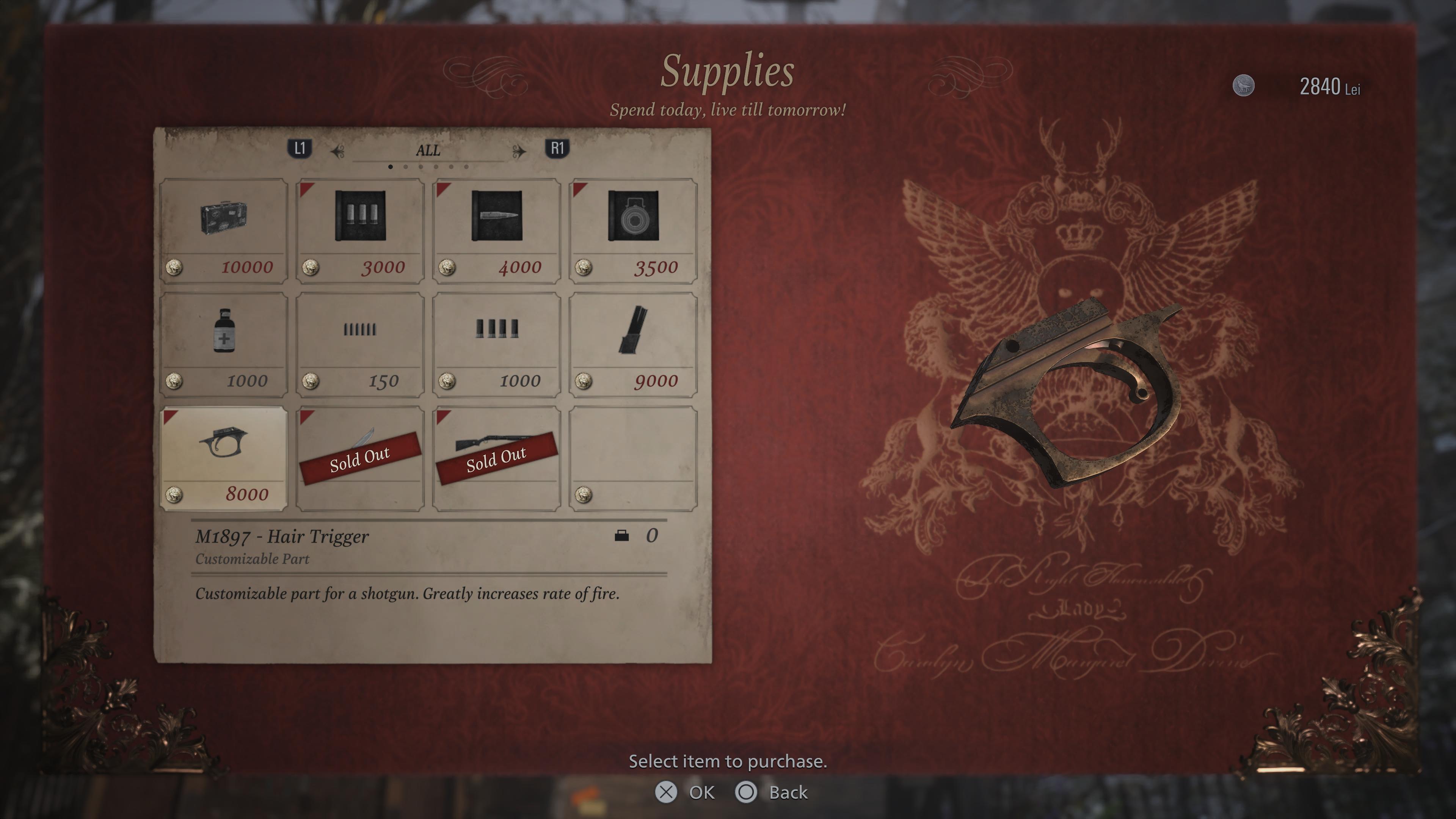Buy the first aid med bottle

223,344
